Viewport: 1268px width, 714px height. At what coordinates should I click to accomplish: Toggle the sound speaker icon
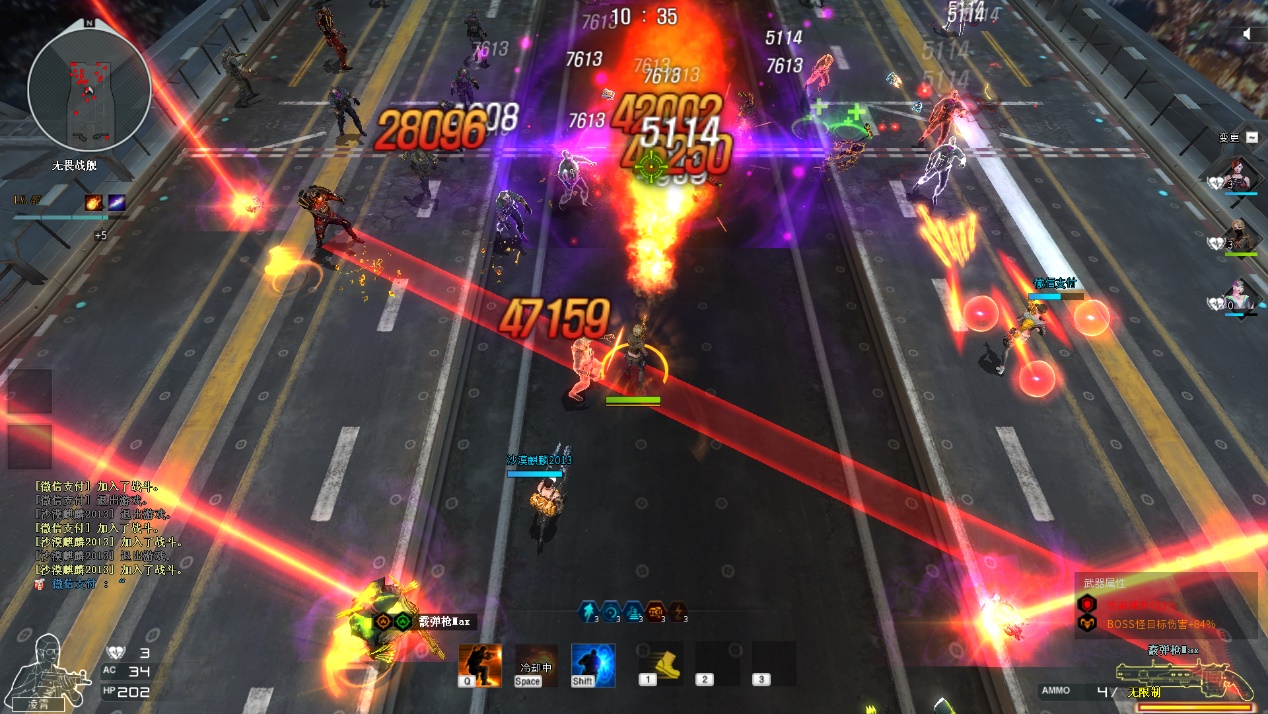[x=1247, y=34]
